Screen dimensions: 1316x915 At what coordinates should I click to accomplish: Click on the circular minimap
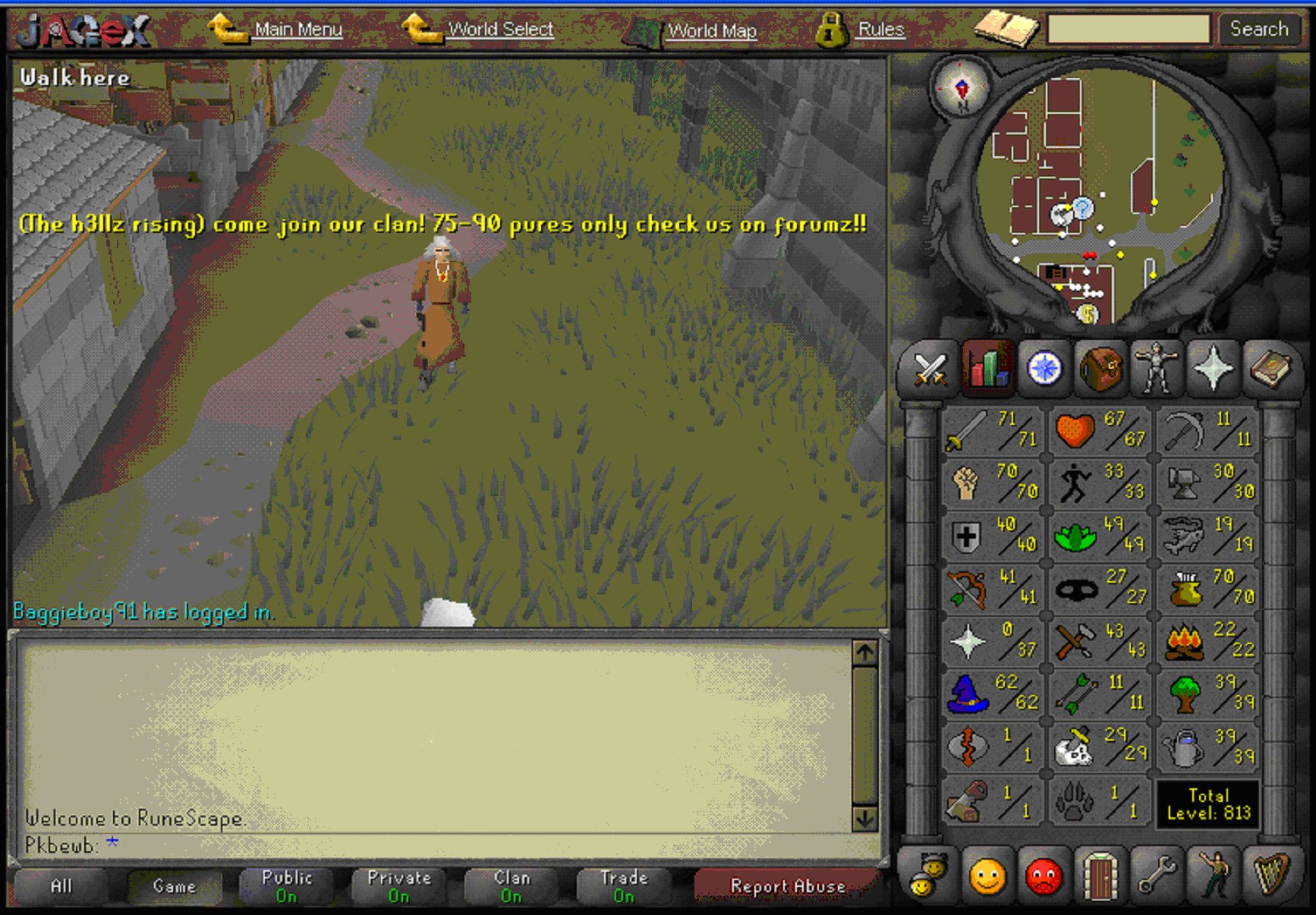1100,197
